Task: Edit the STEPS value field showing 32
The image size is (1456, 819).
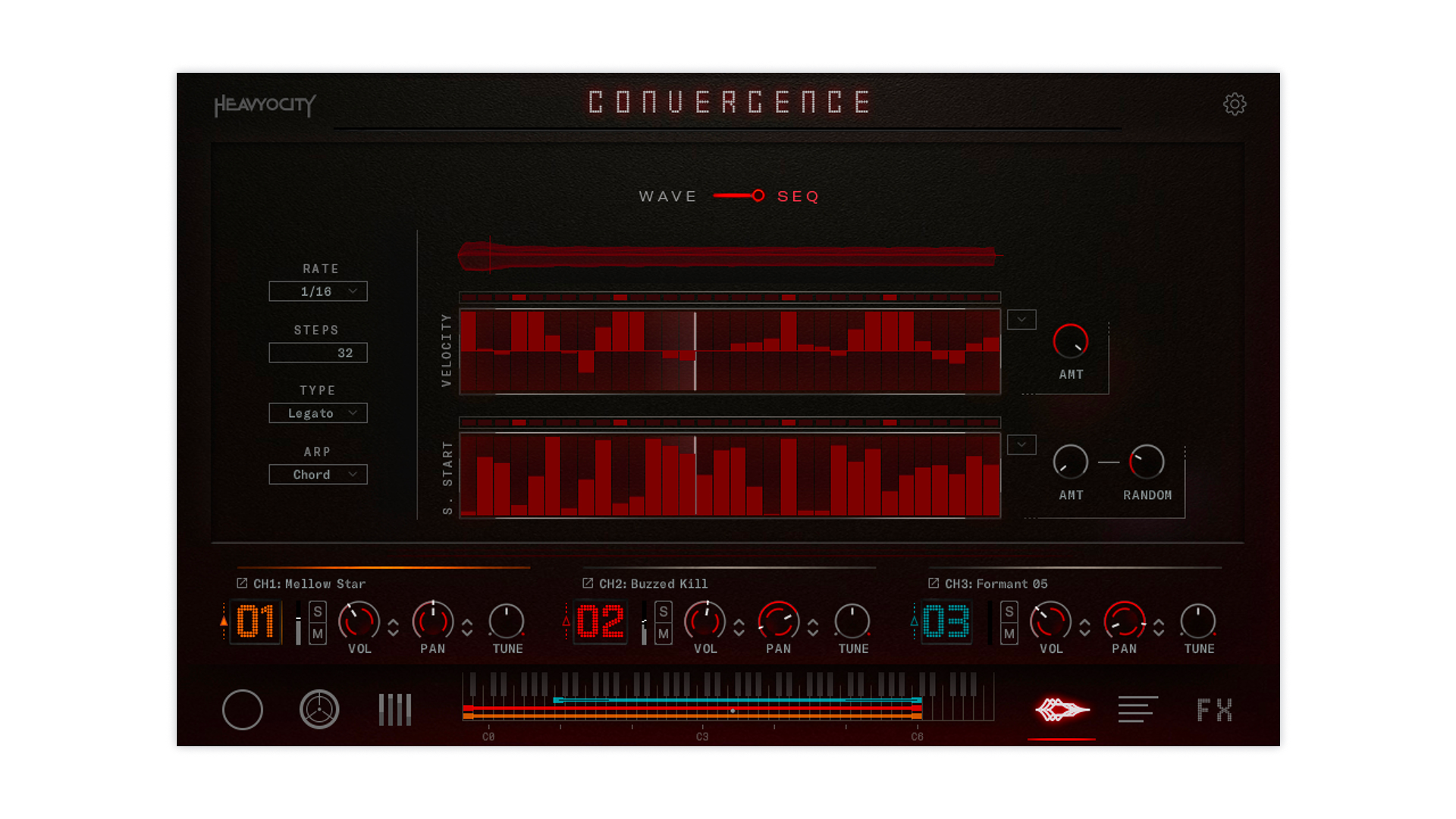Action: tap(318, 352)
